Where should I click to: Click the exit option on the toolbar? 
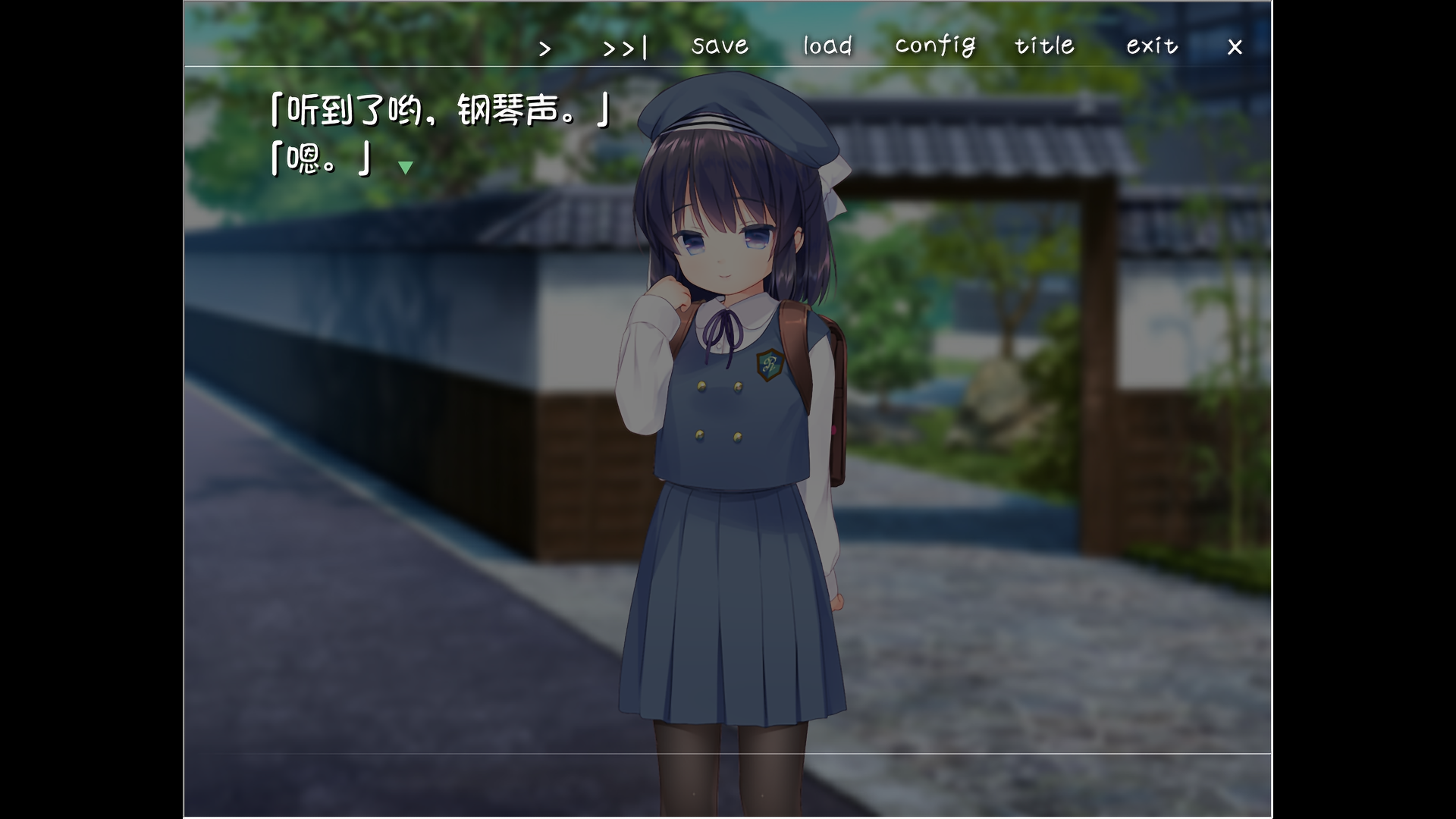pos(1150,46)
